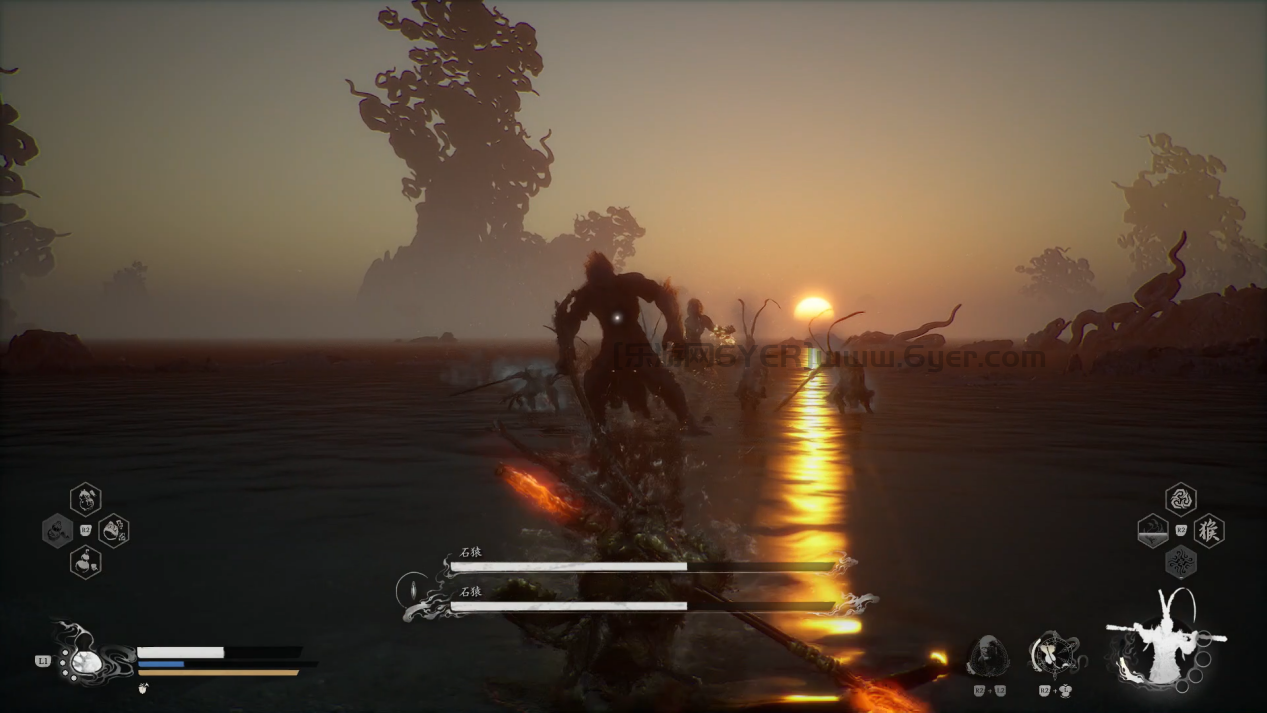Choose the greyed-out left item hexagon
Viewport: 1267px width, 713px height.
point(57,530)
